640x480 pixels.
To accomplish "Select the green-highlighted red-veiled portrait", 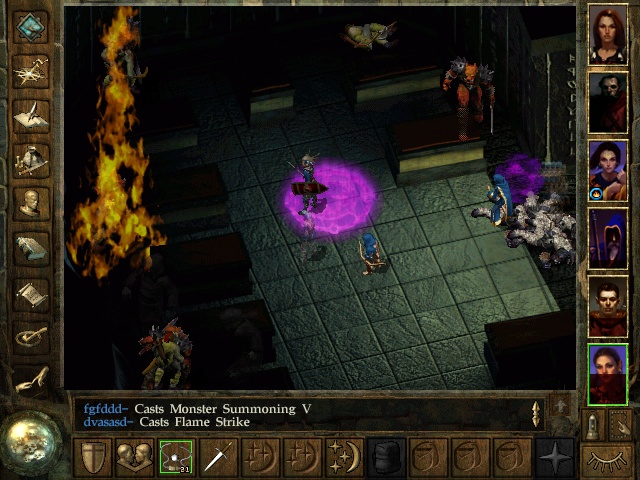I will 608,375.
